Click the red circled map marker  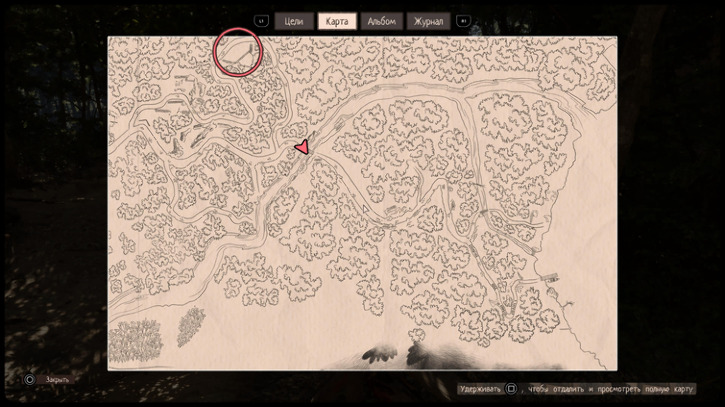click(x=237, y=52)
